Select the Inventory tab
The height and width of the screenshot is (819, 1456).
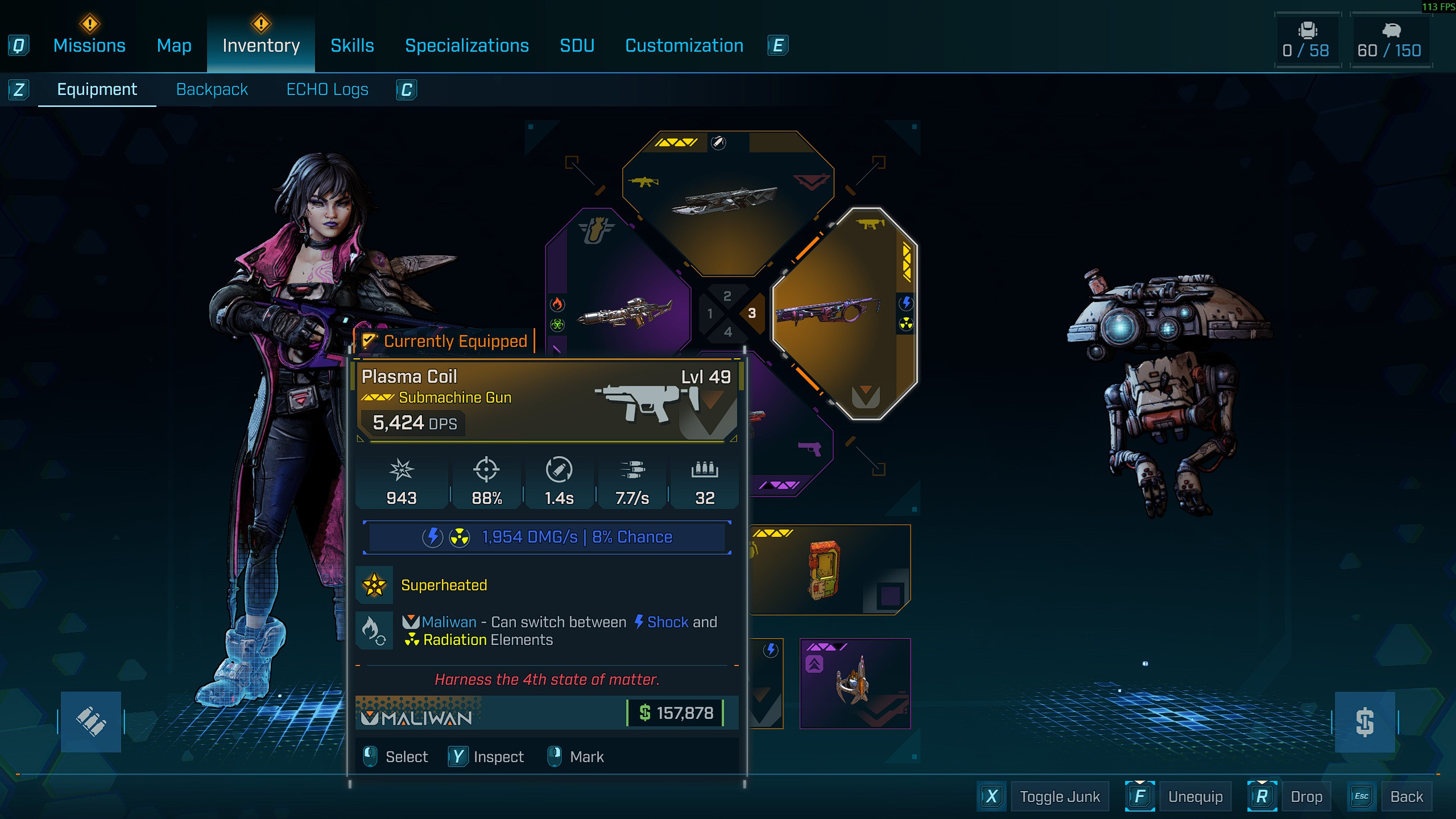click(x=261, y=45)
